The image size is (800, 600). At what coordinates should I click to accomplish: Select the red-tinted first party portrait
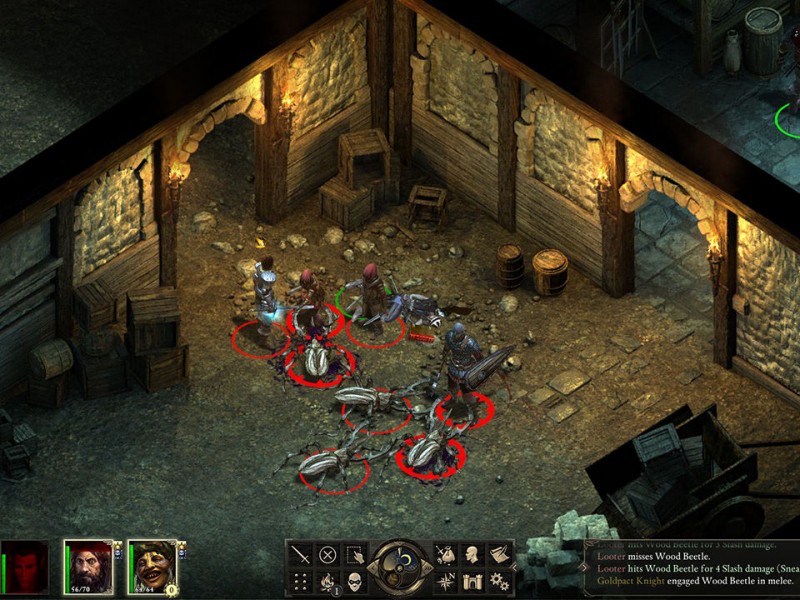[26, 567]
